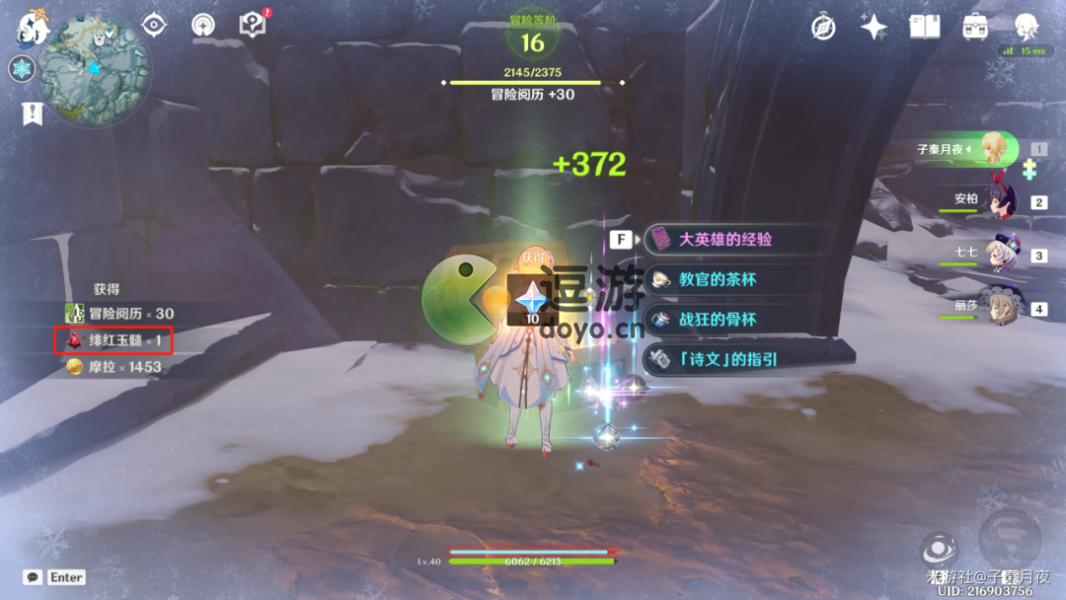Activate the elemental burst button
The width and height of the screenshot is (1066, 600).
click(x=1008, y=536)
